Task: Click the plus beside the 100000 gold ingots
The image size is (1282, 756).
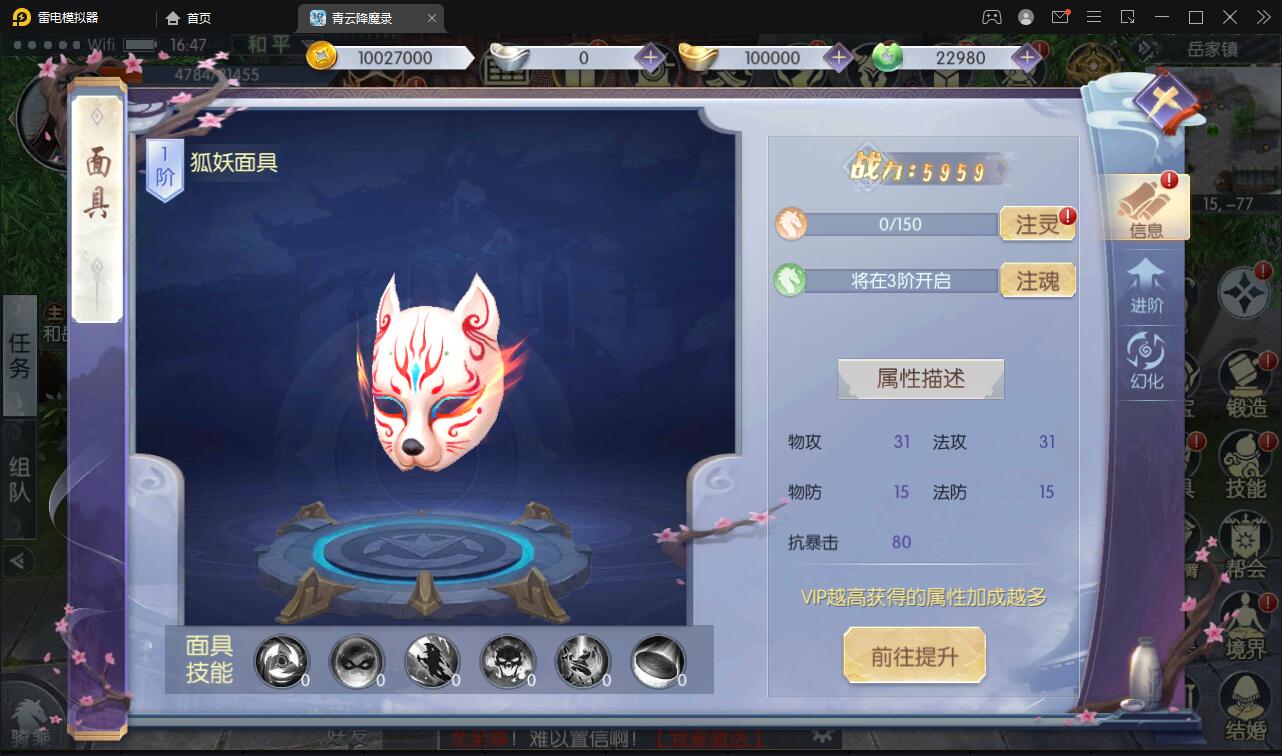Action: click(x=838, y=58)
